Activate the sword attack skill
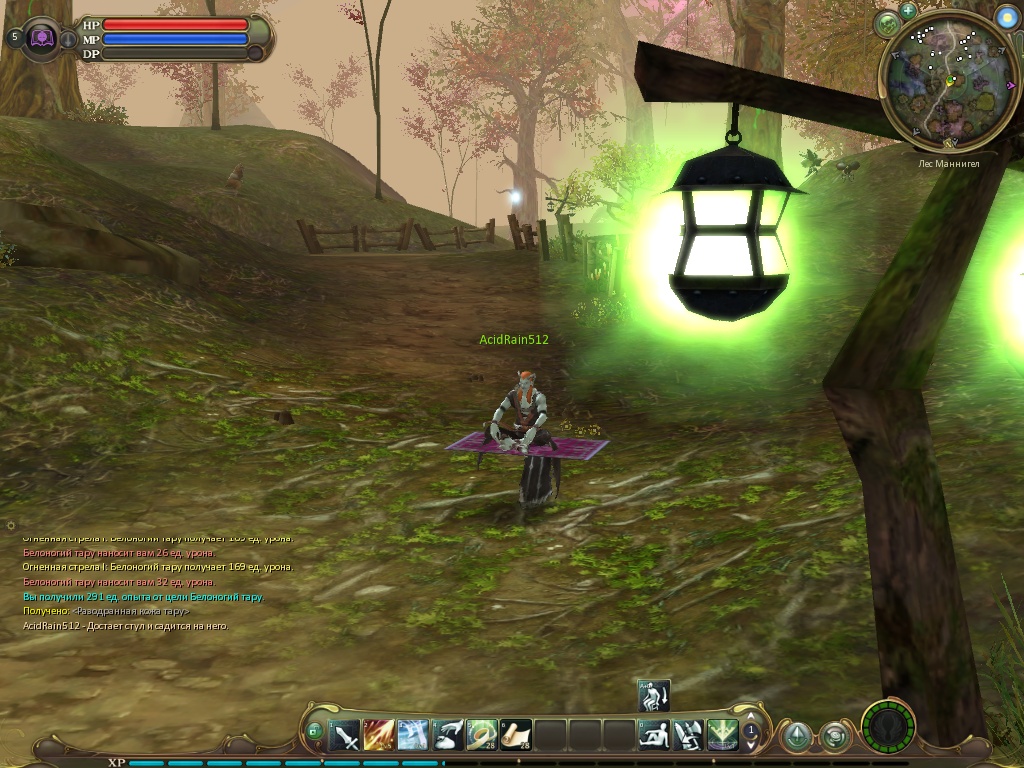Viewport: 1024px width, 768px height. (x=345, y=737)
